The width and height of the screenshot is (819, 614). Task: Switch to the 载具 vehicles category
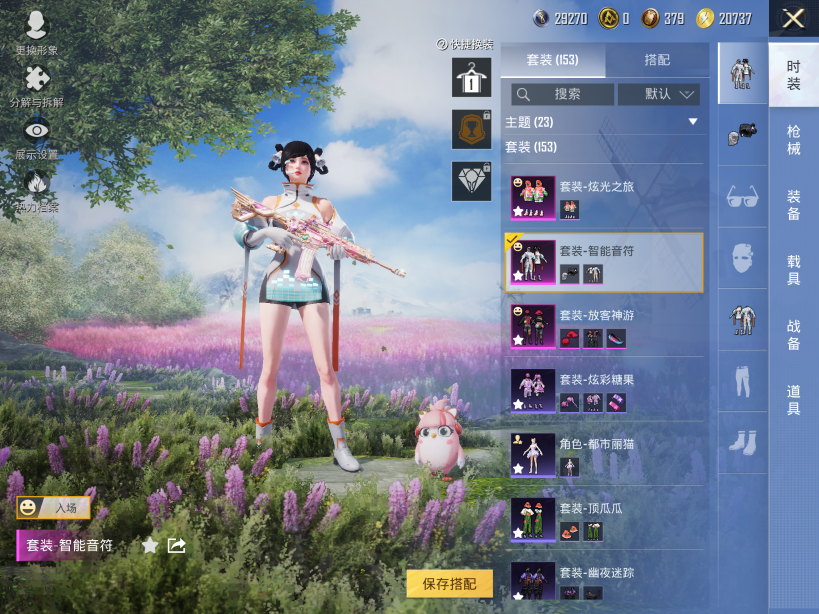(x=793, y=270)
